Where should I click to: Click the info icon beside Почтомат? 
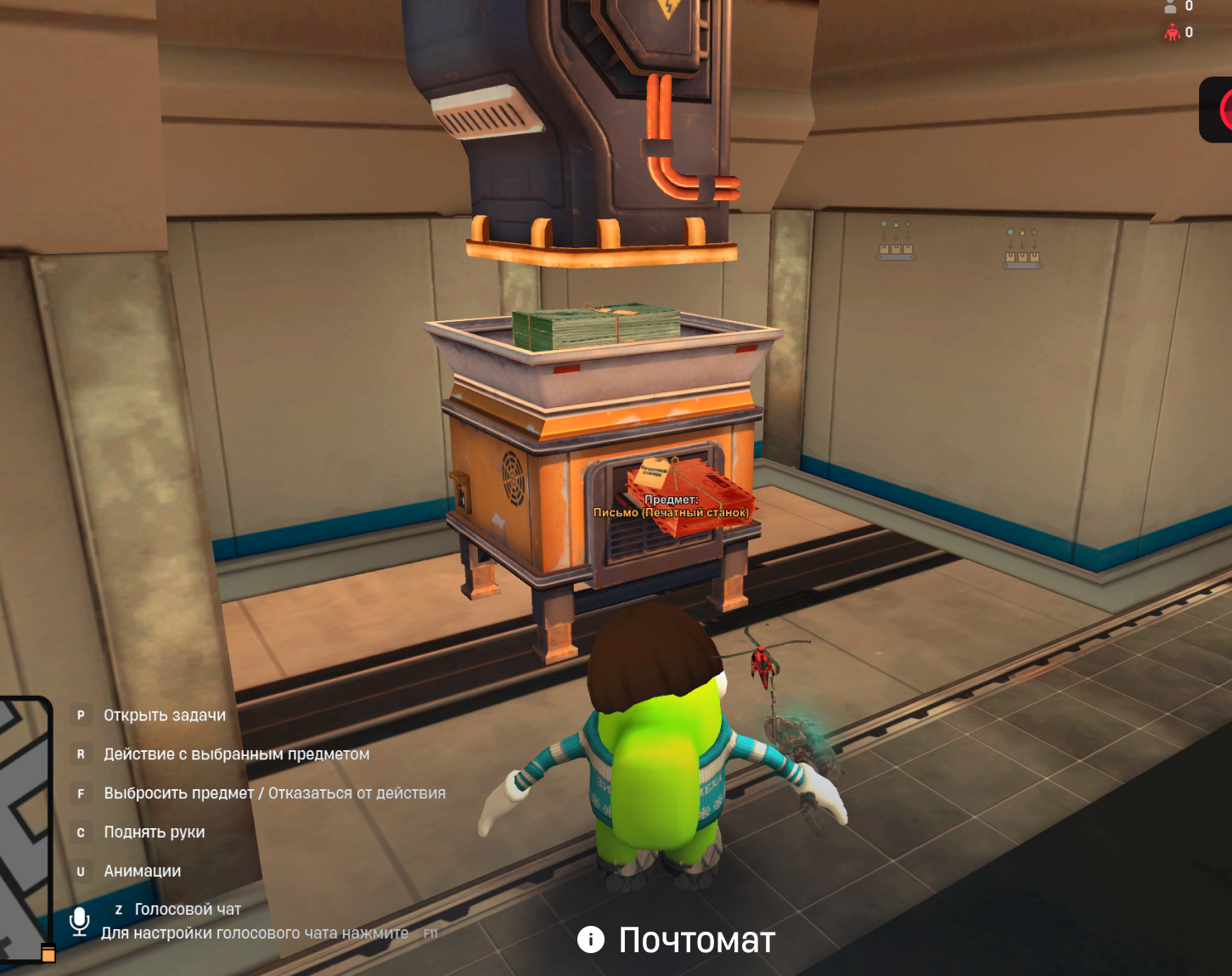(591, 939)
